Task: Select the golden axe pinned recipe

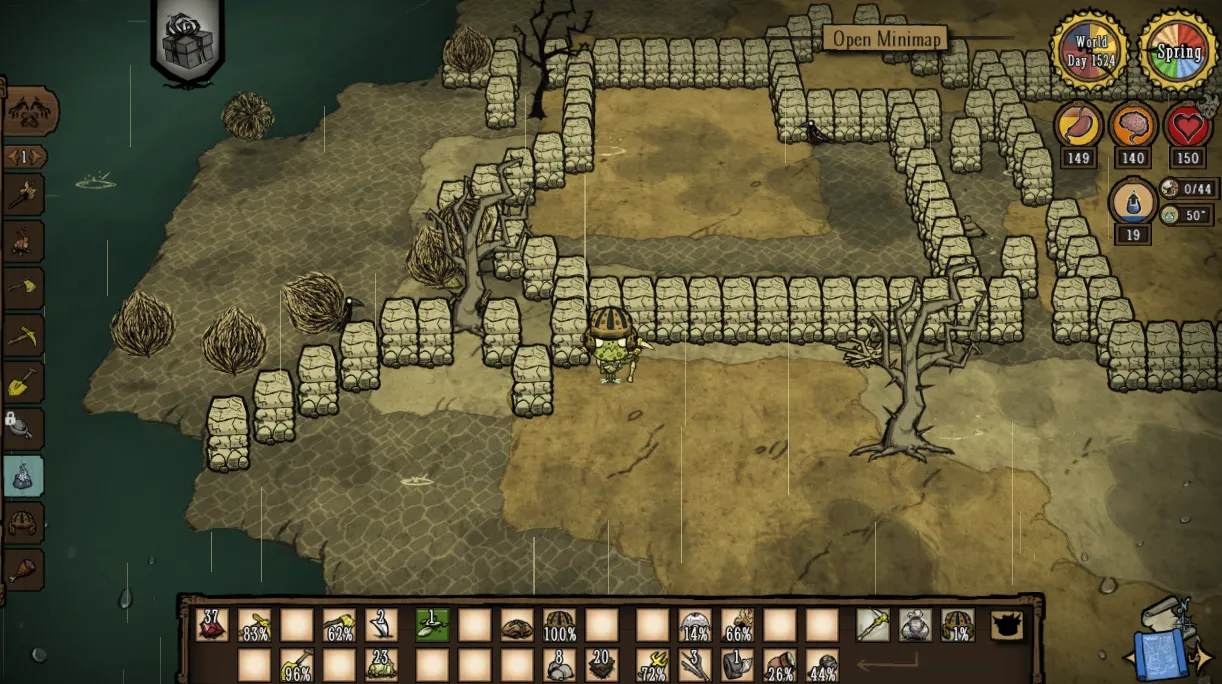Action: [x=24, y=288]
